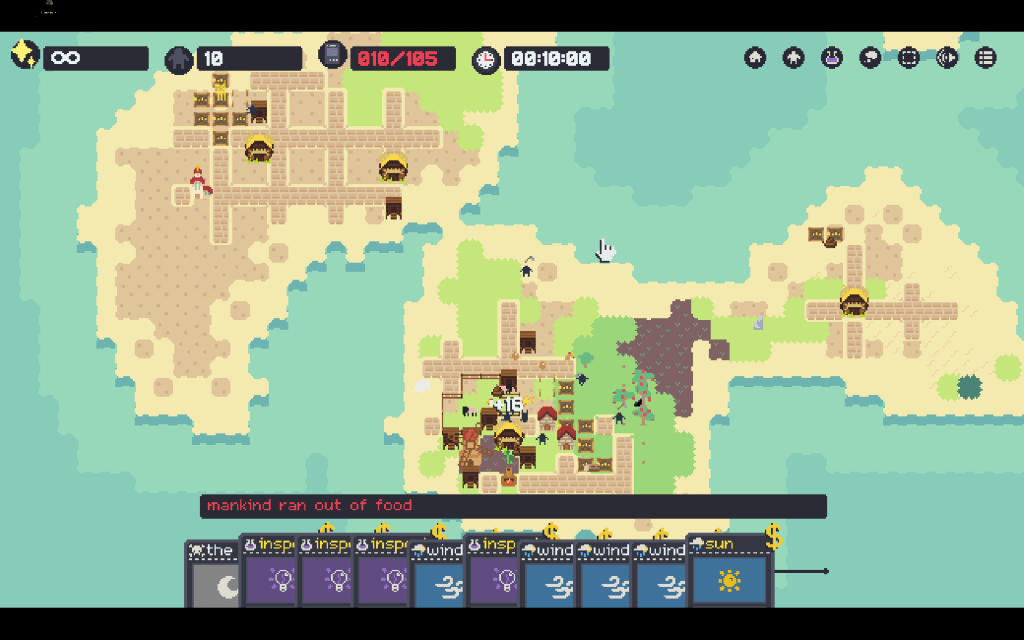Click the dollar sign above the sun card
Image resolution: width=1024 pixels, height=640 pixels.
tap(773, 539)
